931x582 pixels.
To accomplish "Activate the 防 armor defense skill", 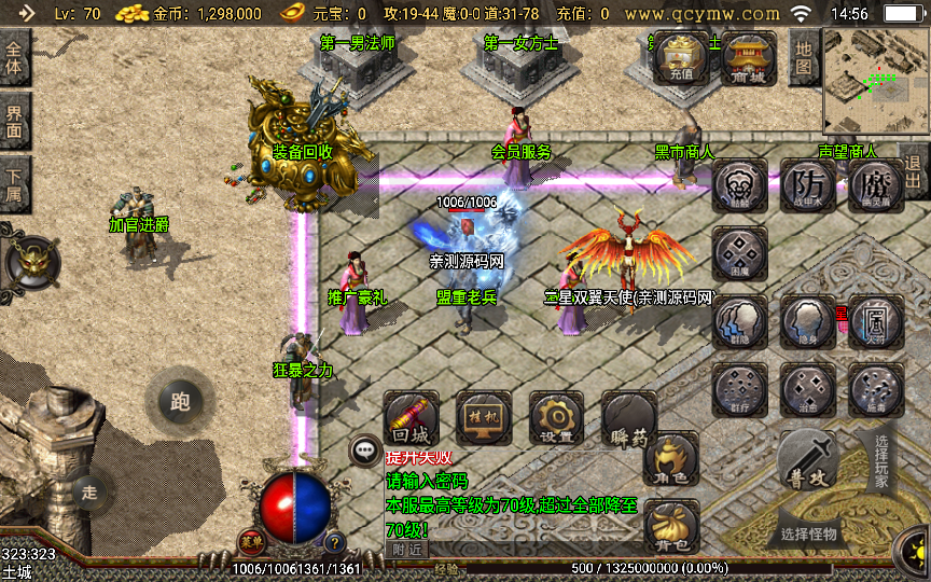I will (808, 186).
